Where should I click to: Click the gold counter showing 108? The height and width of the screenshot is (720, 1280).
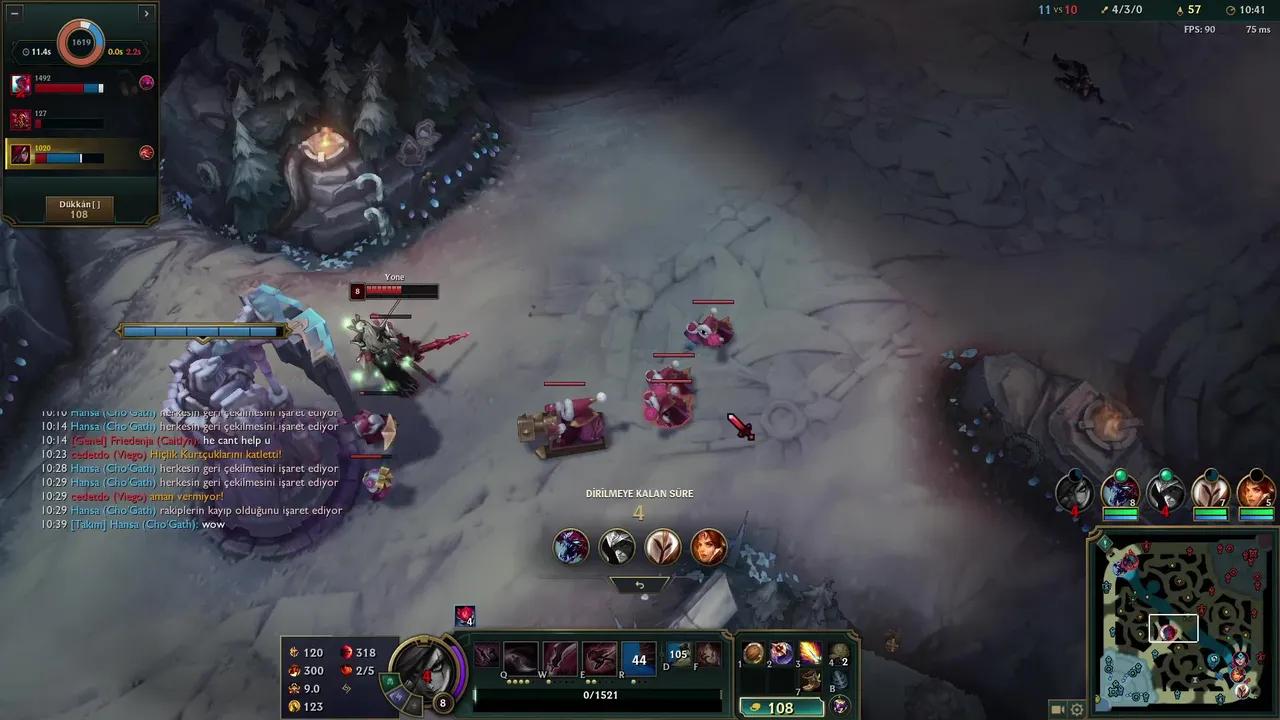point(783,707)
